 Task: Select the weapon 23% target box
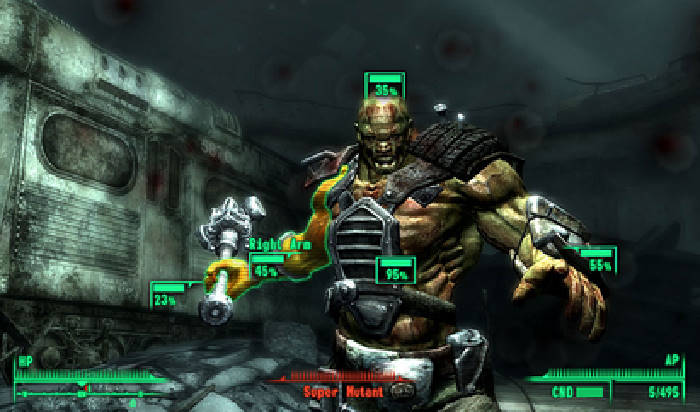point(167,296)
